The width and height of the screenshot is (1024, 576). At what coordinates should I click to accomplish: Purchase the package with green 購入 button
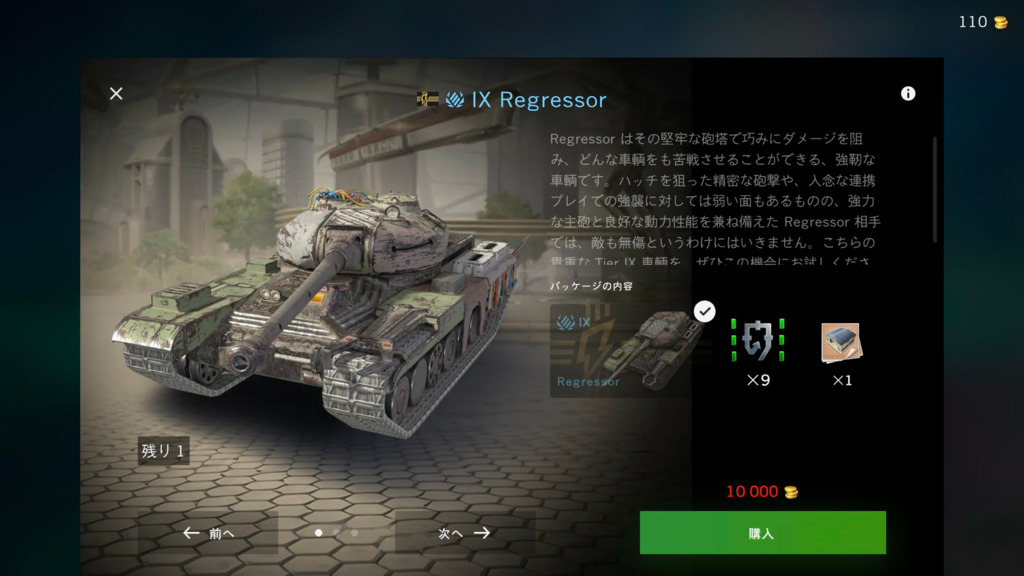click(x=762, y=533)
